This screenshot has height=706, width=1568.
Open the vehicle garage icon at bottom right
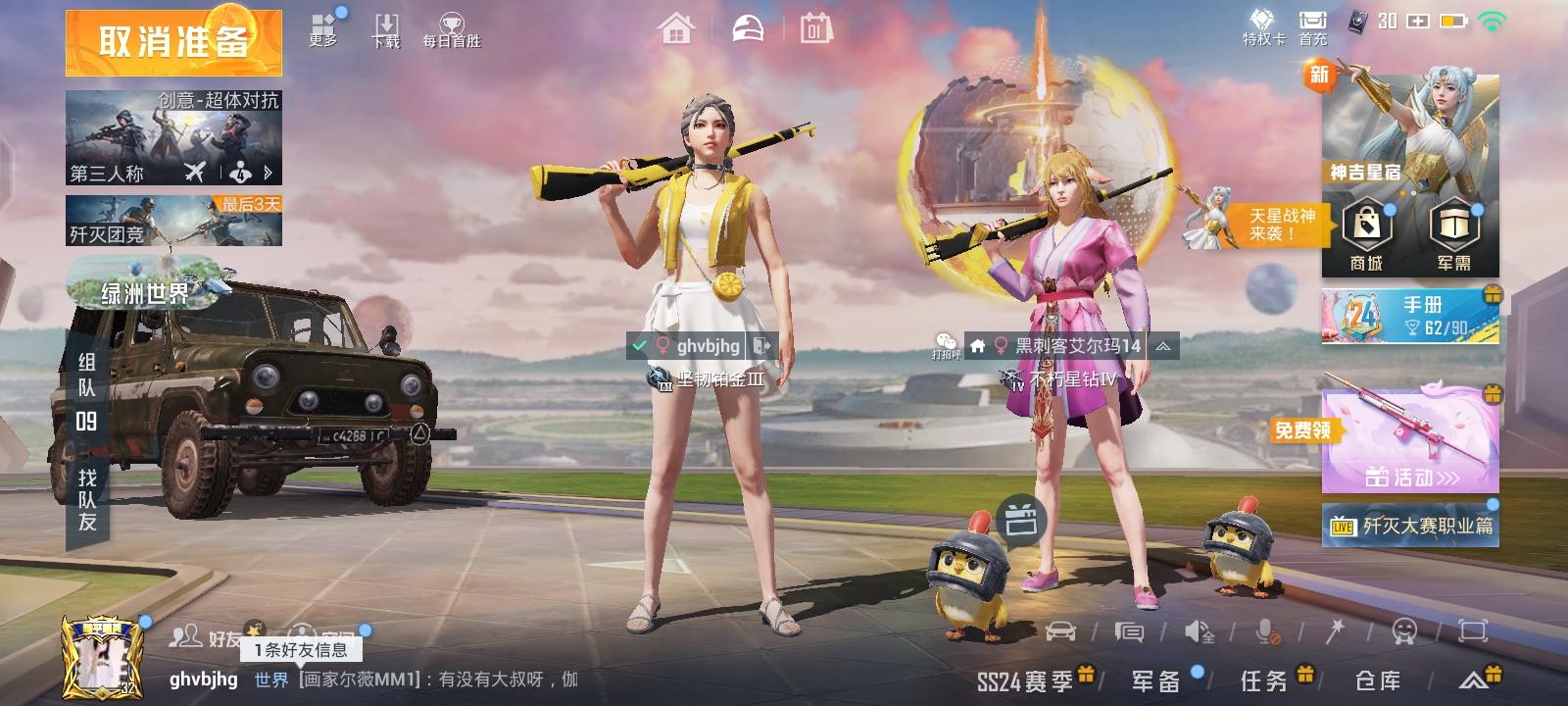[x=1061, y=632]
